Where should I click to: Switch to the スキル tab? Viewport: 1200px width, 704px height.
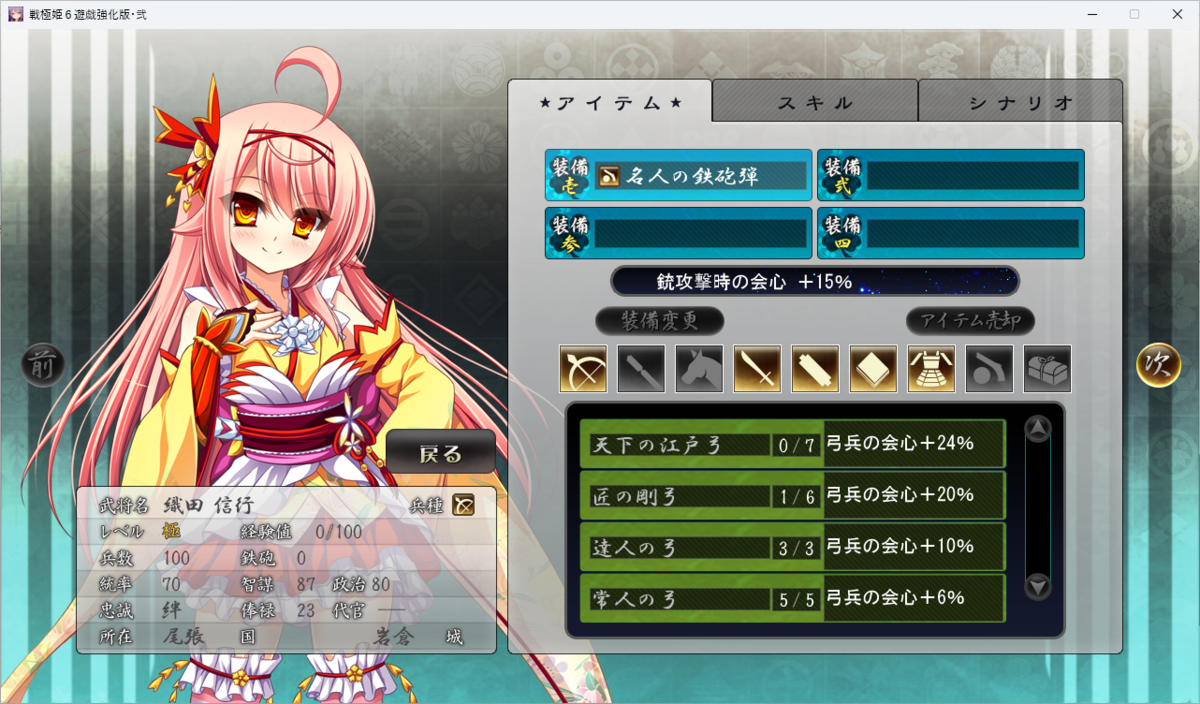[x=815, y=102]
